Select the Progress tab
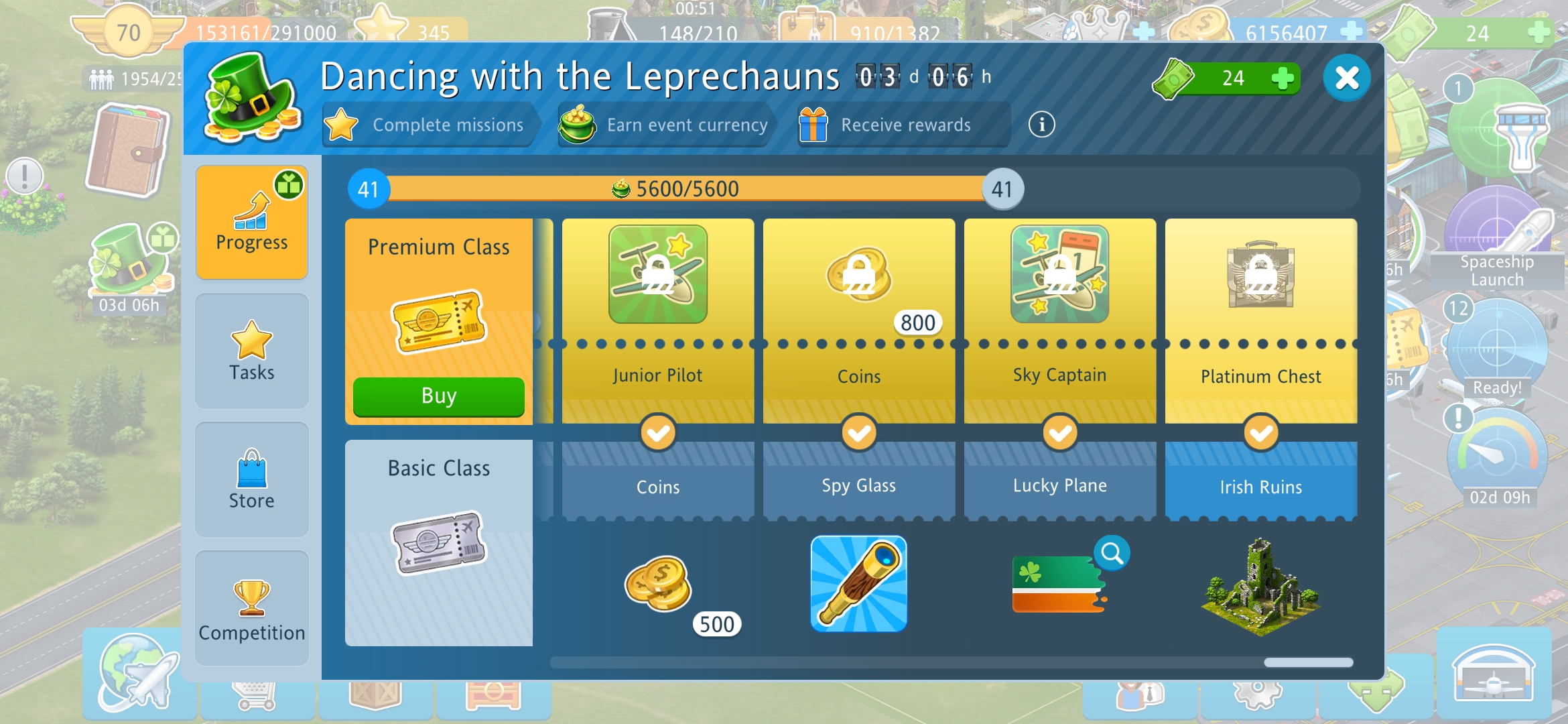This screenshot has width=1568, height=724. pyautogui.click(x=251, y=223)
